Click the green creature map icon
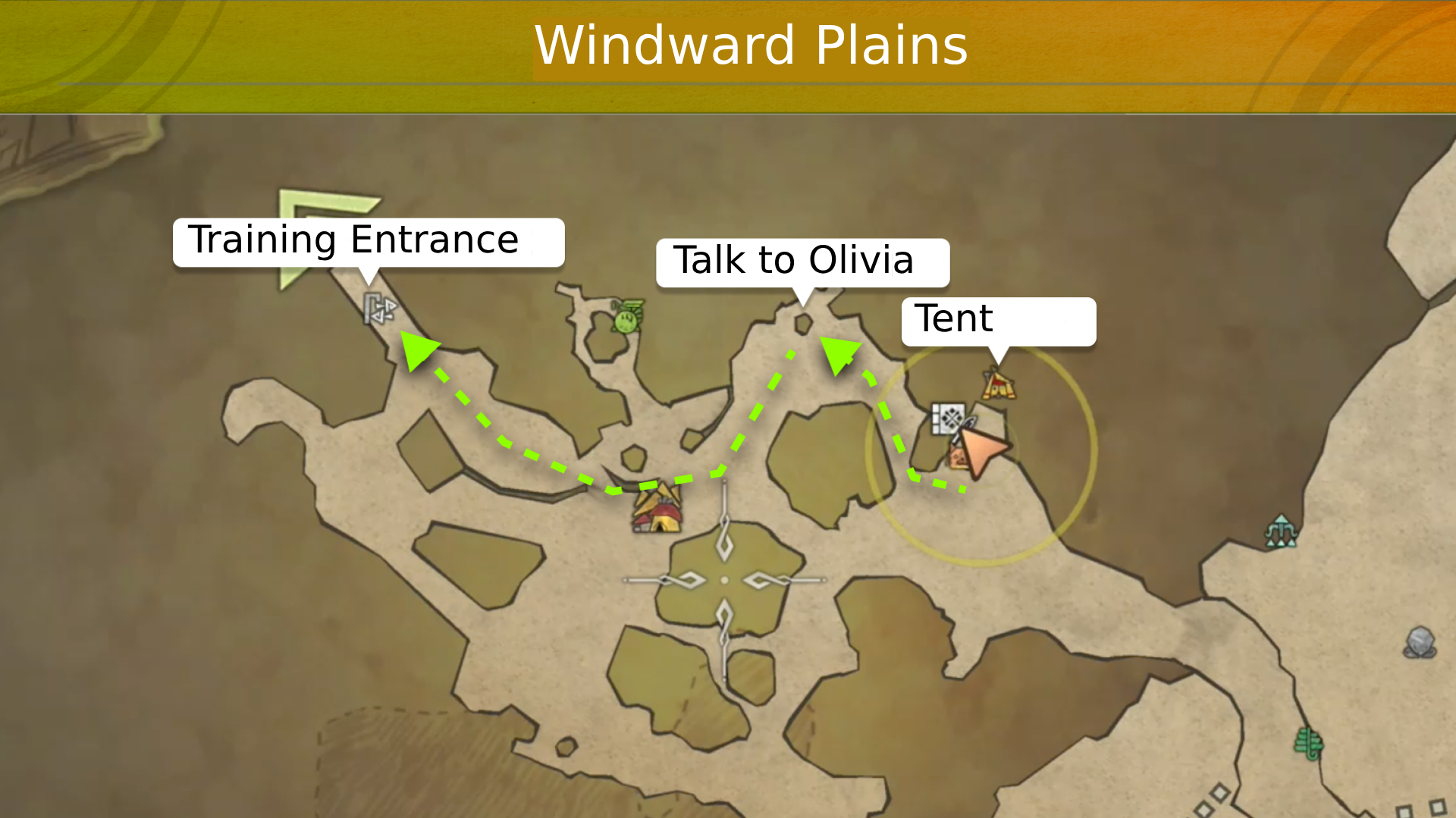1456x818 pixels. tap(627, 317)
